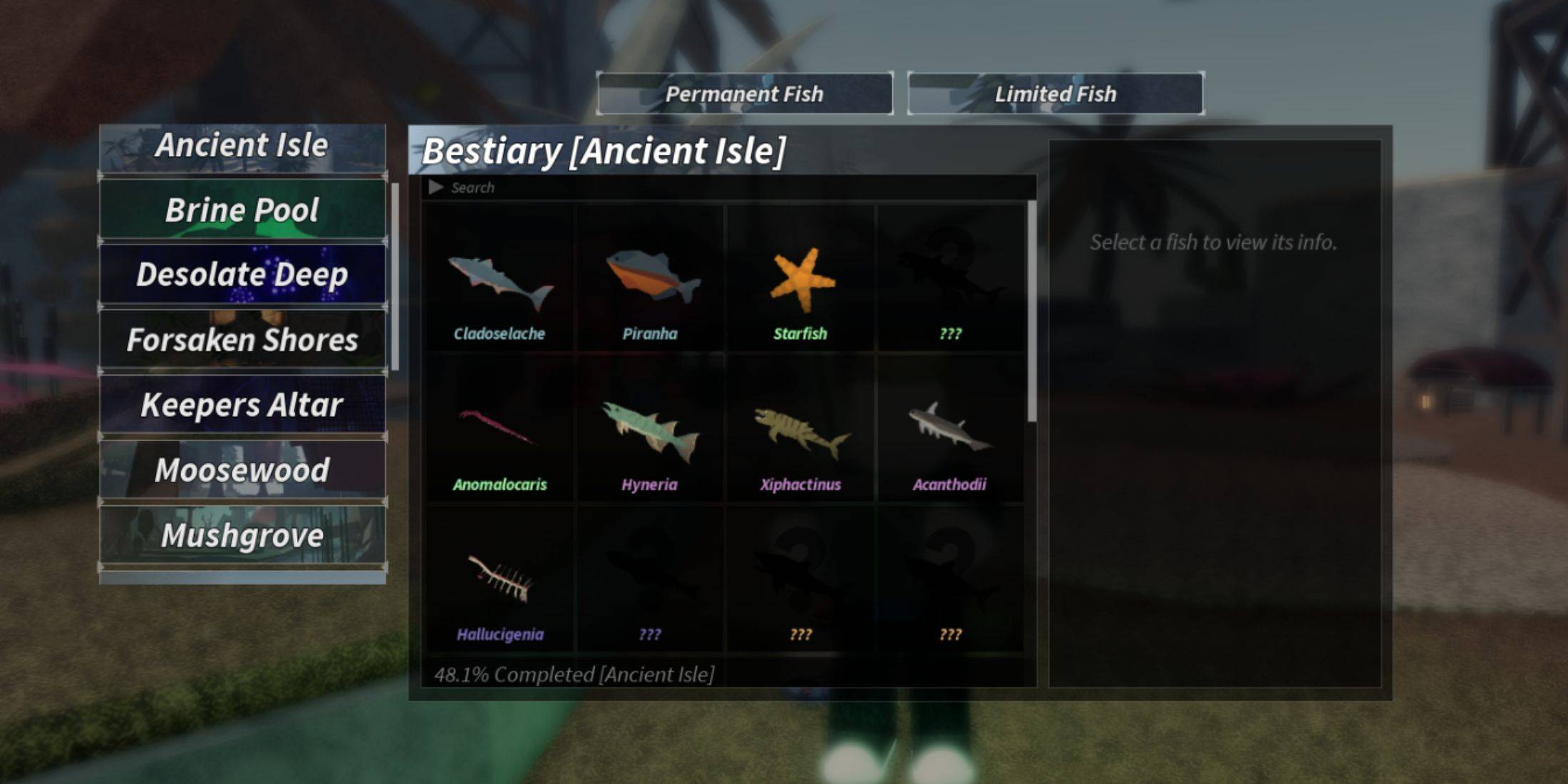Open the Forsaken Shores bestiary
Image resolution: width=1568 pixels, height=784 pixels.
(242, 340)
